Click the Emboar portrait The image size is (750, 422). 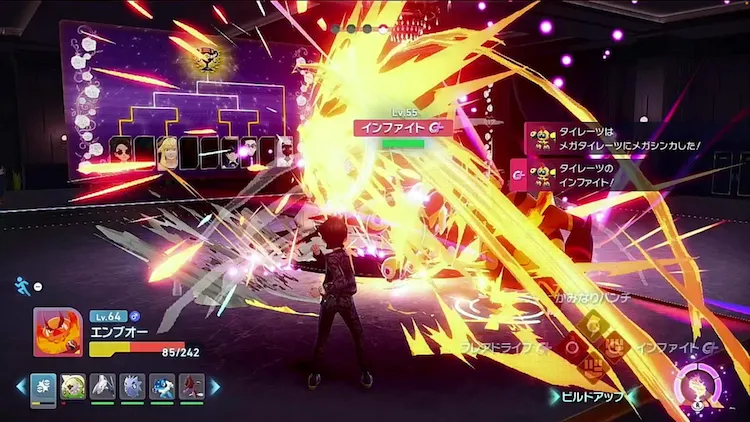tap(58, 332)
